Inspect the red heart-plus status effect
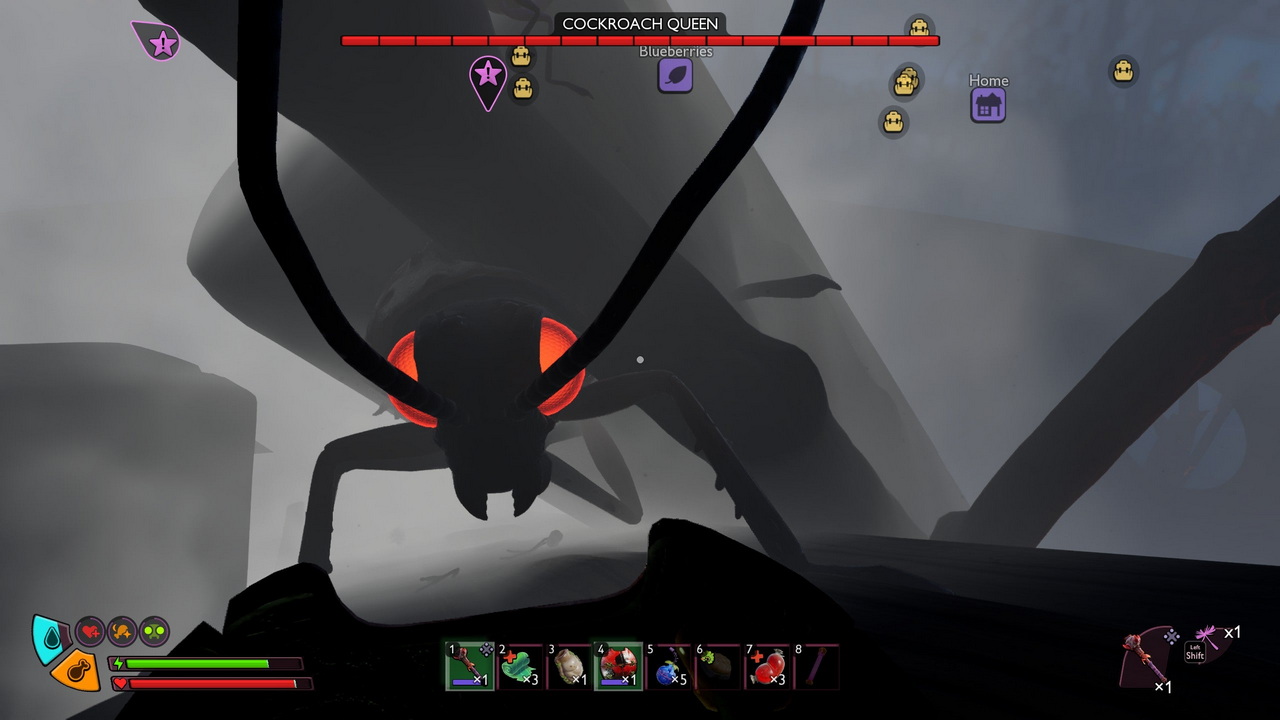This screenshot has width=1280, height=720. 90,631
